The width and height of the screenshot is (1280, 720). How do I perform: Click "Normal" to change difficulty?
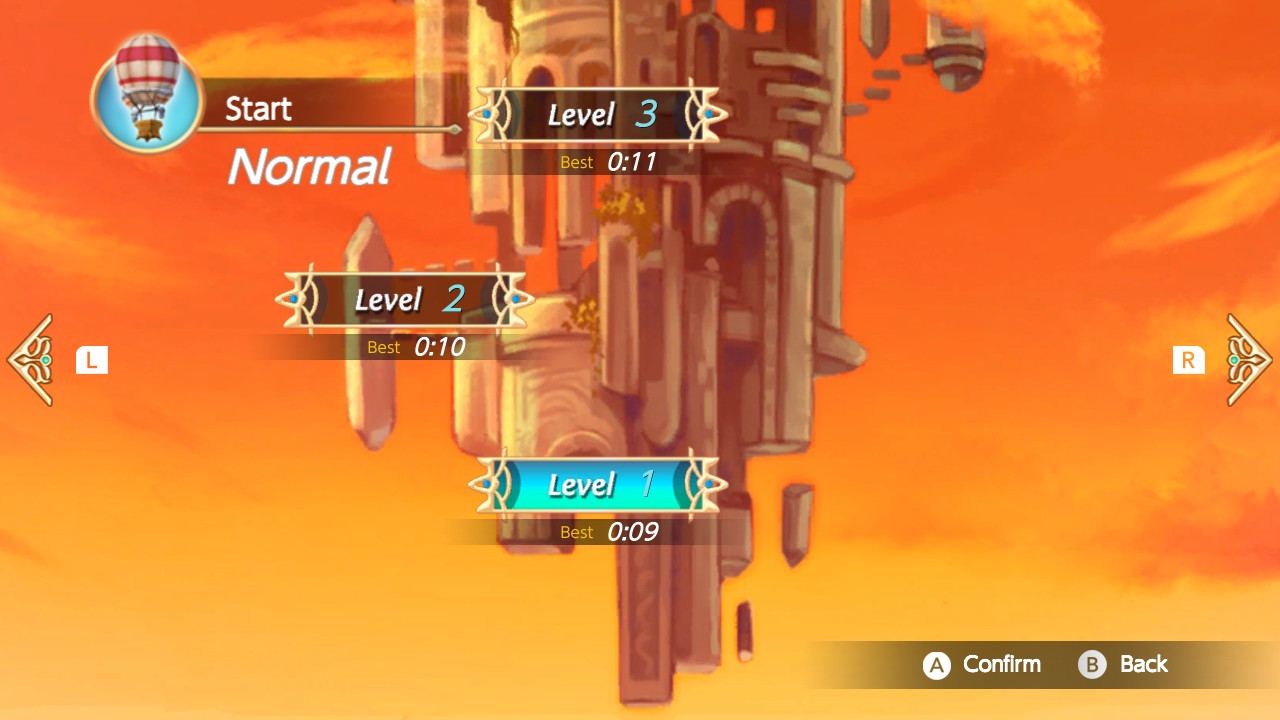307,168
